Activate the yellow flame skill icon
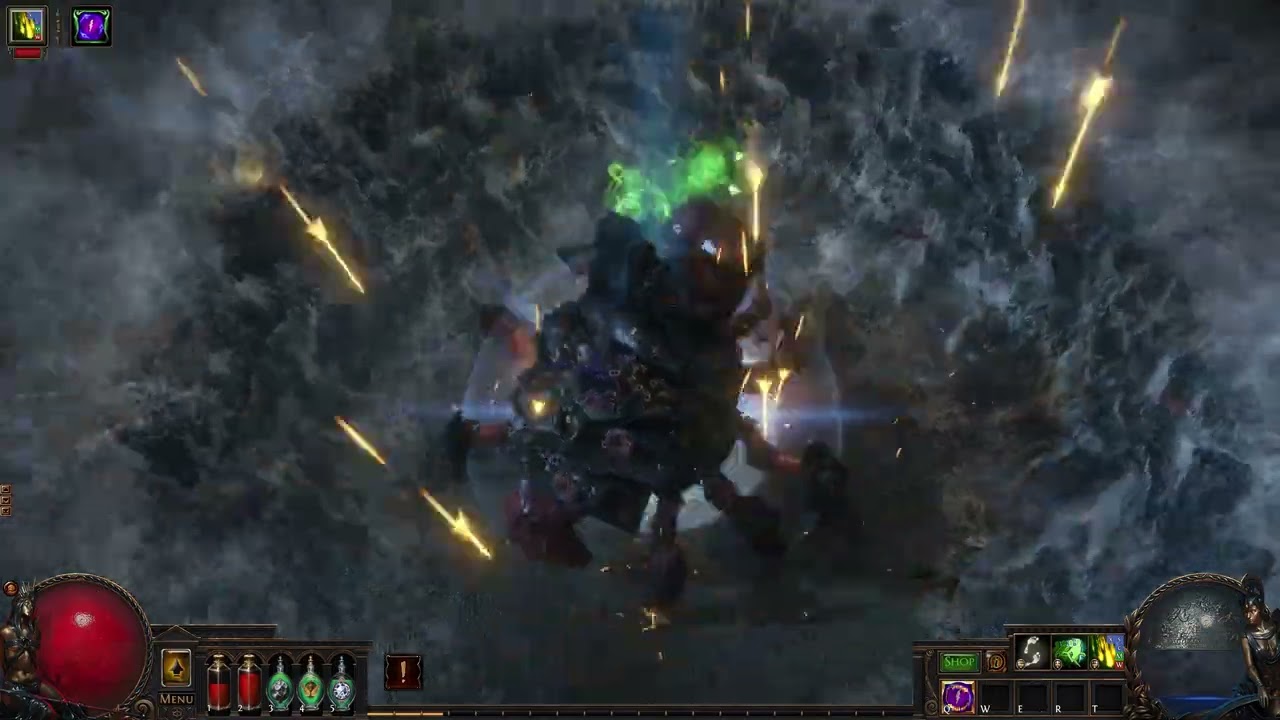1280x720 pixels. (1105, 652)
